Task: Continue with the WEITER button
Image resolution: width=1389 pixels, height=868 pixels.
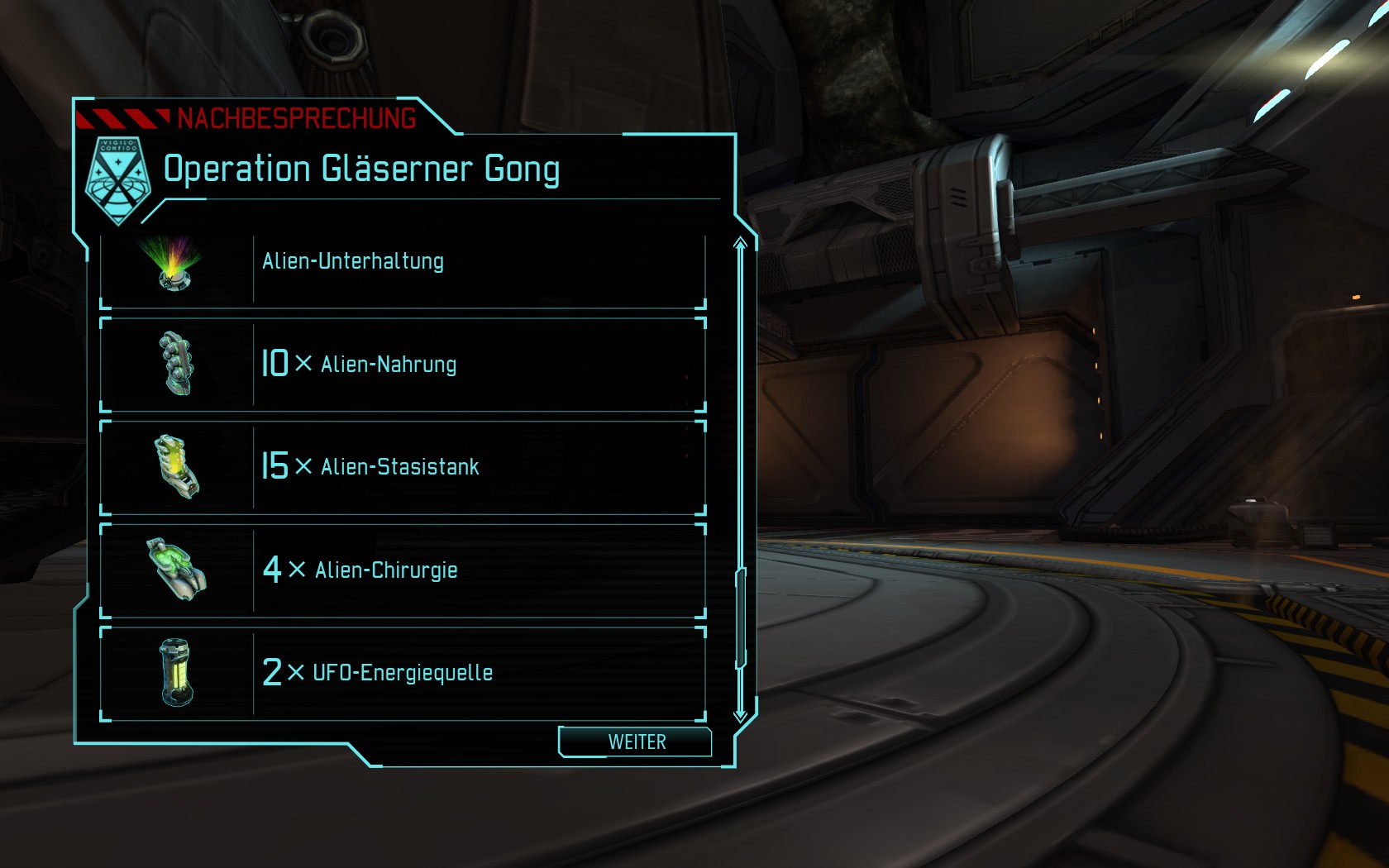Action: [635, 742]
